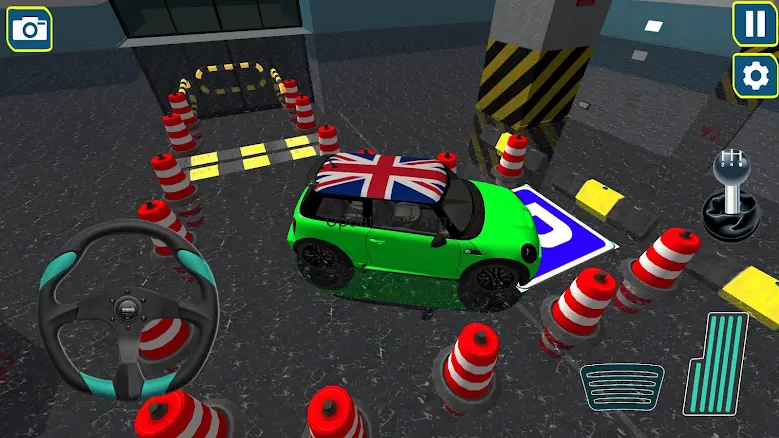Viewport: 779px width, 438px height.
Task: Open the gear settings menu
Action: pyautogui.click(x=755, y=75)
